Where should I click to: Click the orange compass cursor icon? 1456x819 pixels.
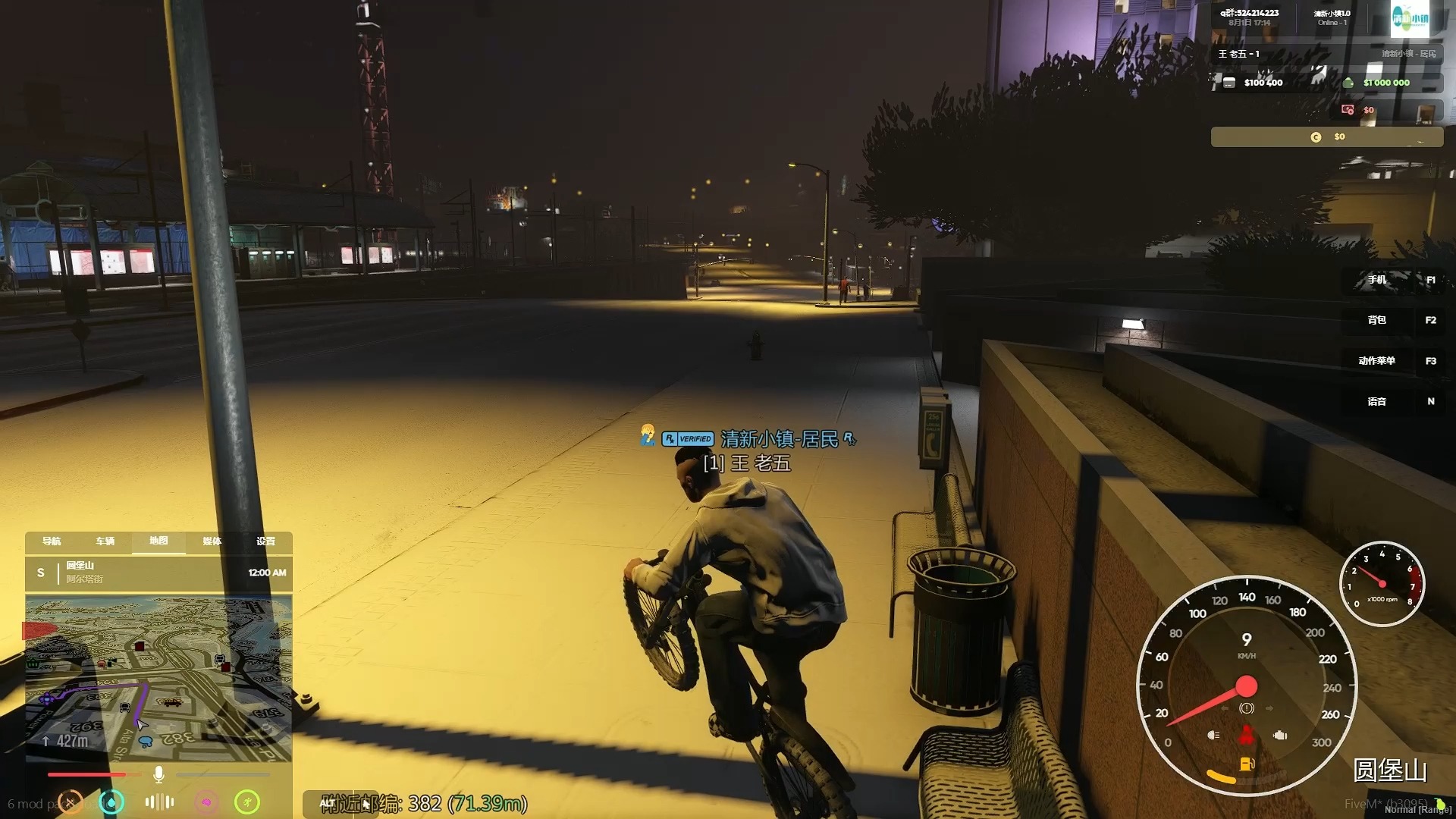click(x=70, y=802)
